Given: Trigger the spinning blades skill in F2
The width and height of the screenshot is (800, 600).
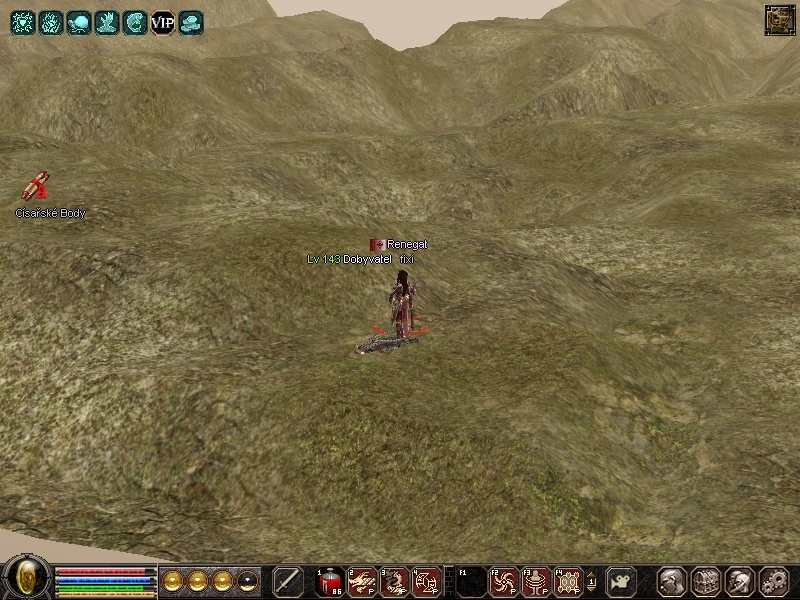Looking at the screenshot, I should coord(505,581).
